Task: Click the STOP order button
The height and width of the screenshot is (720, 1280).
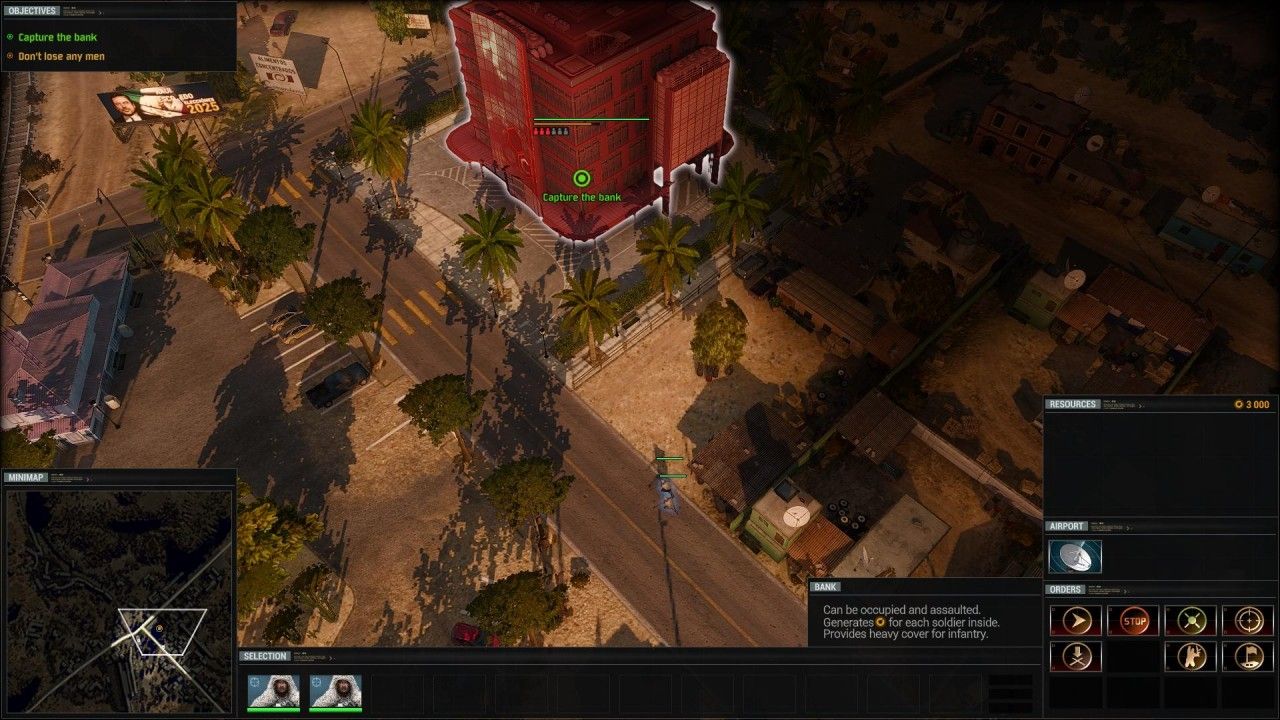Action: coord(1134,621)
